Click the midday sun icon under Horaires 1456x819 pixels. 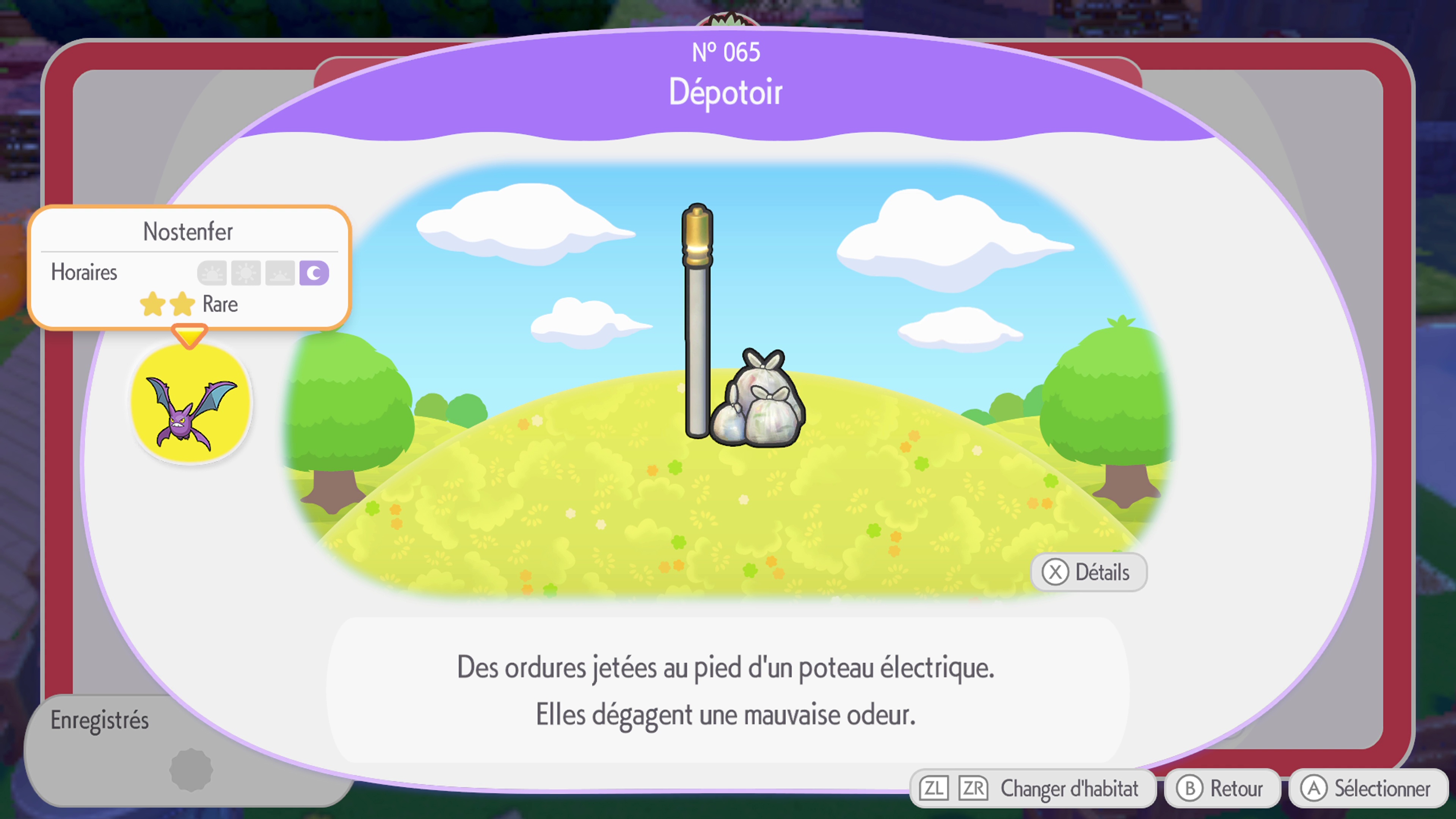(x=246, y=273)
